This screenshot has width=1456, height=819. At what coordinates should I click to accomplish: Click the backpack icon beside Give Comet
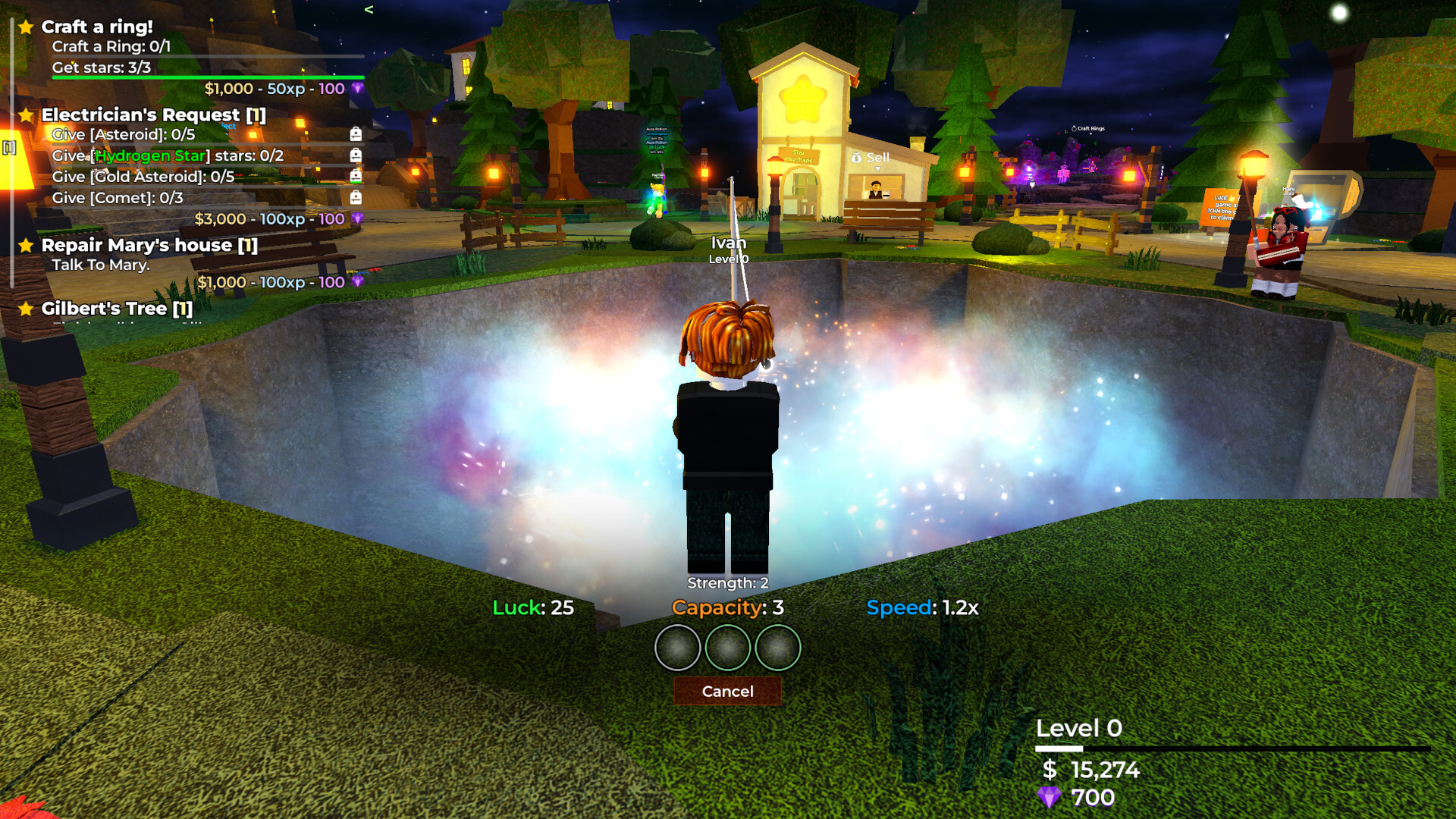tap(356, 198)
